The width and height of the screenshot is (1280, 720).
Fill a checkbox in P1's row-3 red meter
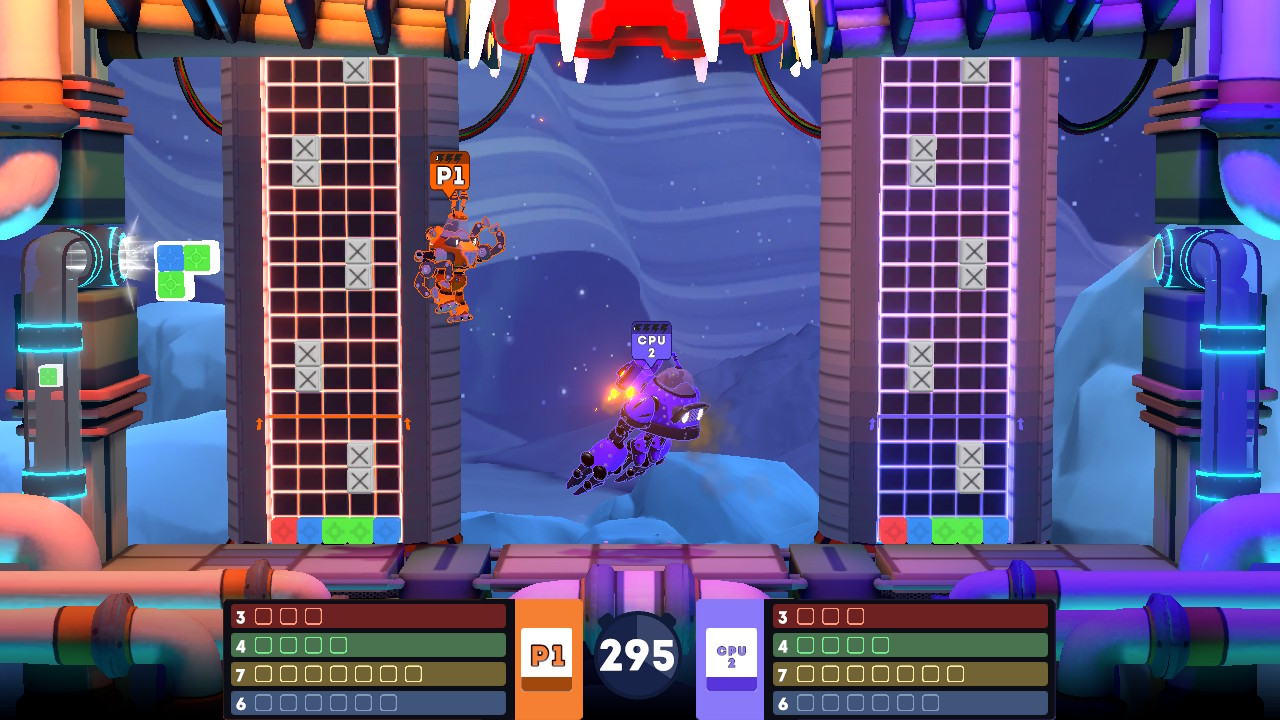coord(262,616)
